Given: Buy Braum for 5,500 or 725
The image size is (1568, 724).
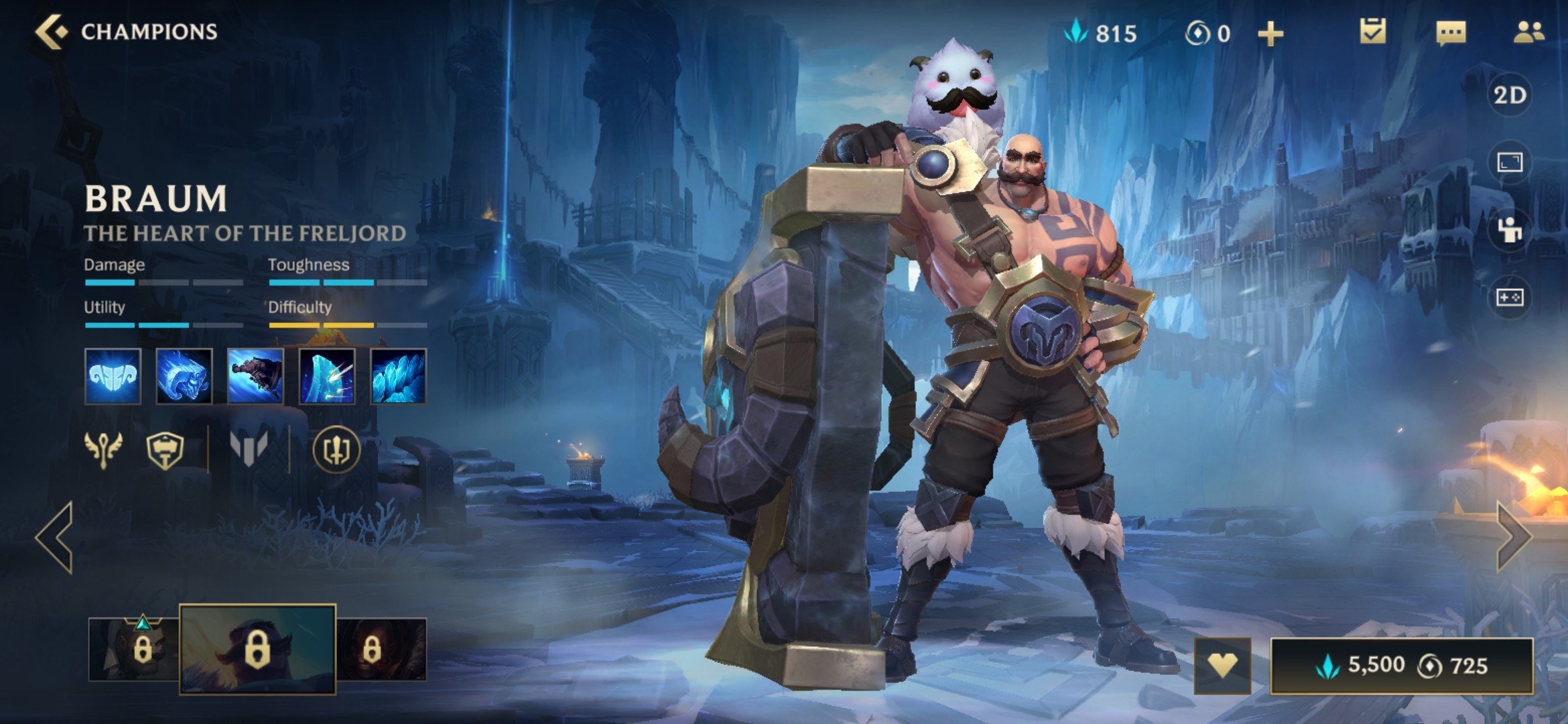Looking at the screenshot, I should [1402, 666].
